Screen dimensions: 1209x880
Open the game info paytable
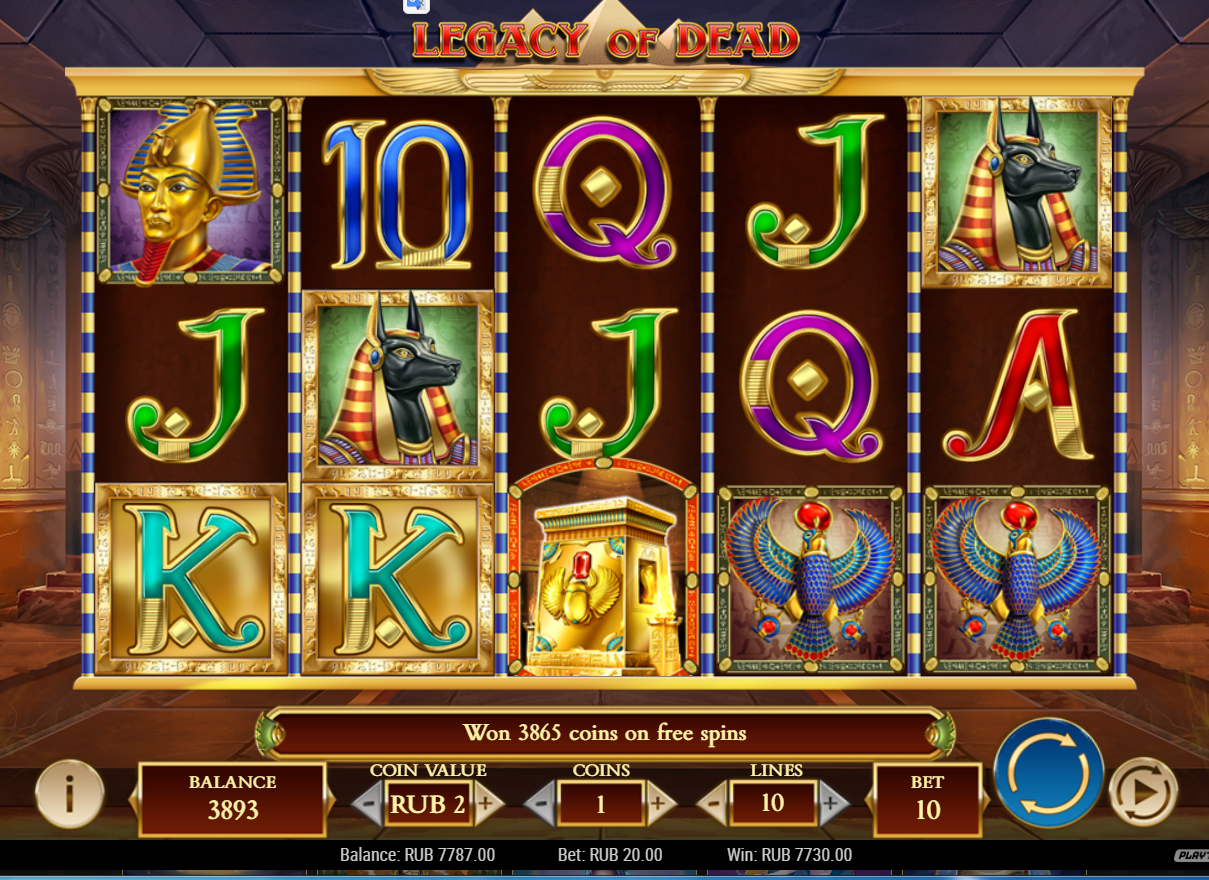(70, 793)
